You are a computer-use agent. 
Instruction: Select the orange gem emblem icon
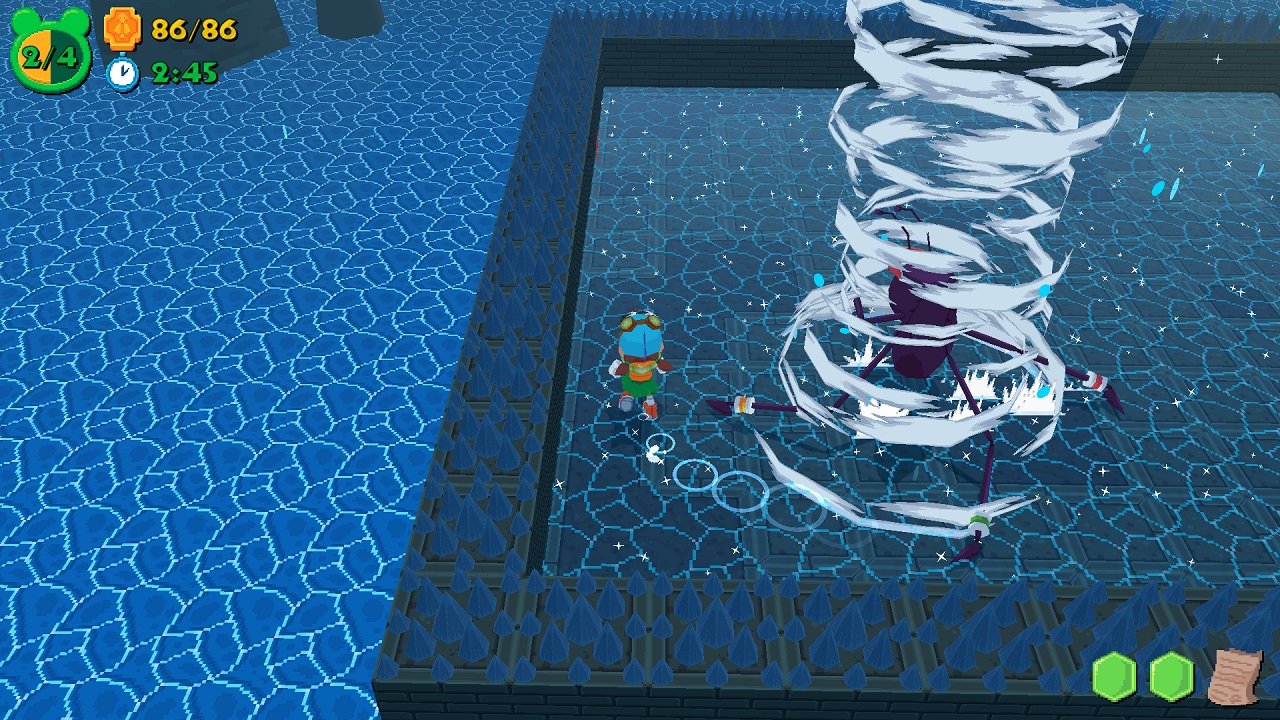(x=122, y=29)
